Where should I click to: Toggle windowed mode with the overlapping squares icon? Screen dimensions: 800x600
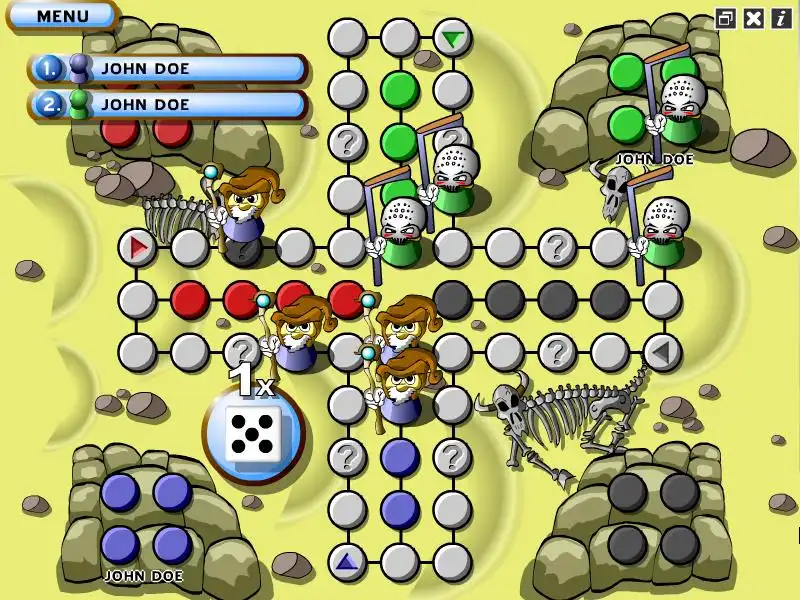[x=726, y=17]
